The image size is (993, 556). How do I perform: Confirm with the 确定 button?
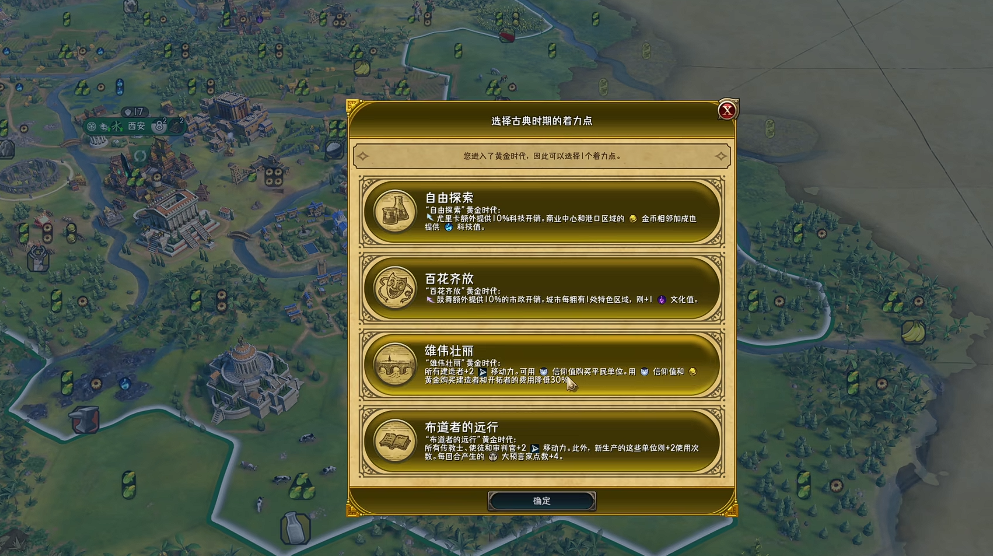541,501
